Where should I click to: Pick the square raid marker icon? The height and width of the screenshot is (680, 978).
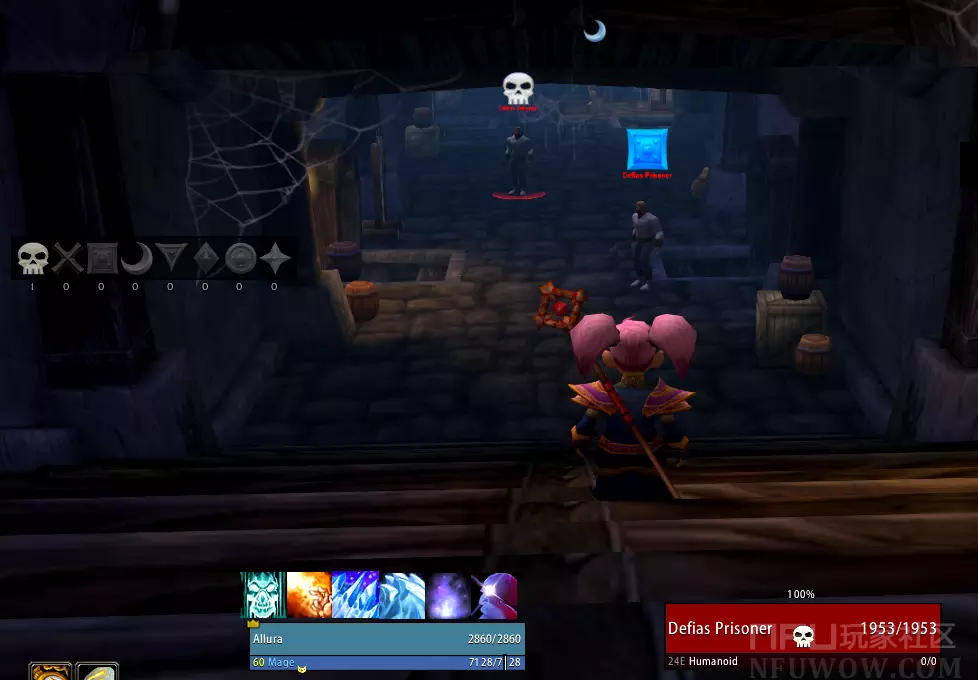coord(101,260)
